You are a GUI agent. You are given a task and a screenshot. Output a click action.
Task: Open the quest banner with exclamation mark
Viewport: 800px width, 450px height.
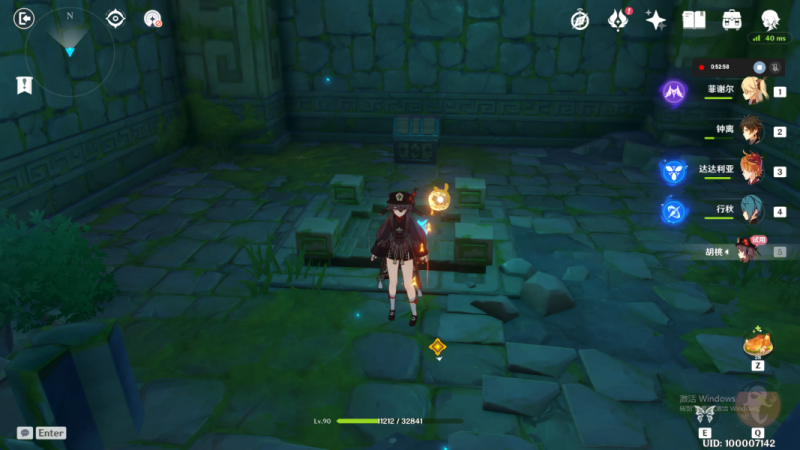click(x=24, y=86)
